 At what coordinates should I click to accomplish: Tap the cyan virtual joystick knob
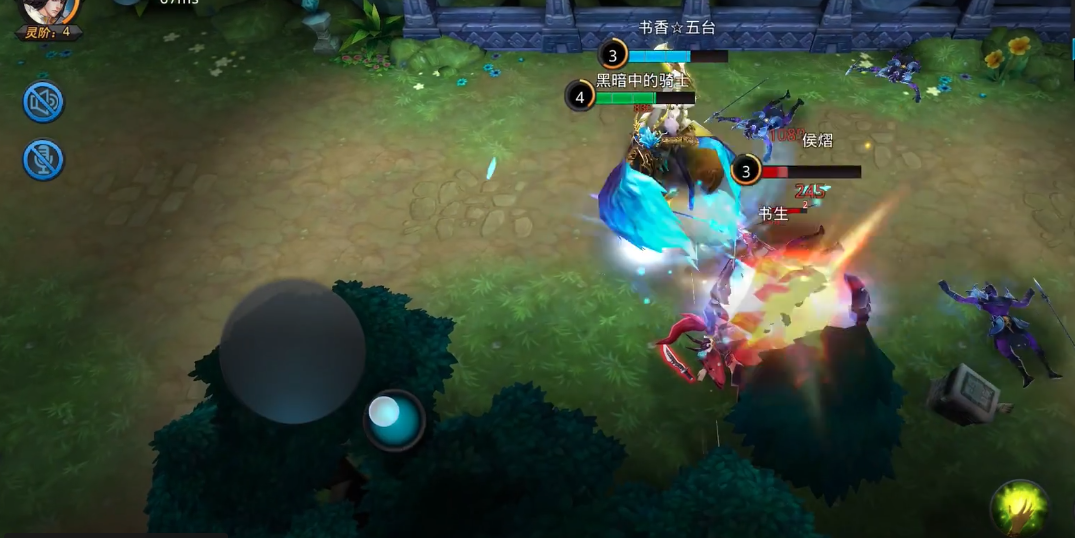(x=394, y=420)
